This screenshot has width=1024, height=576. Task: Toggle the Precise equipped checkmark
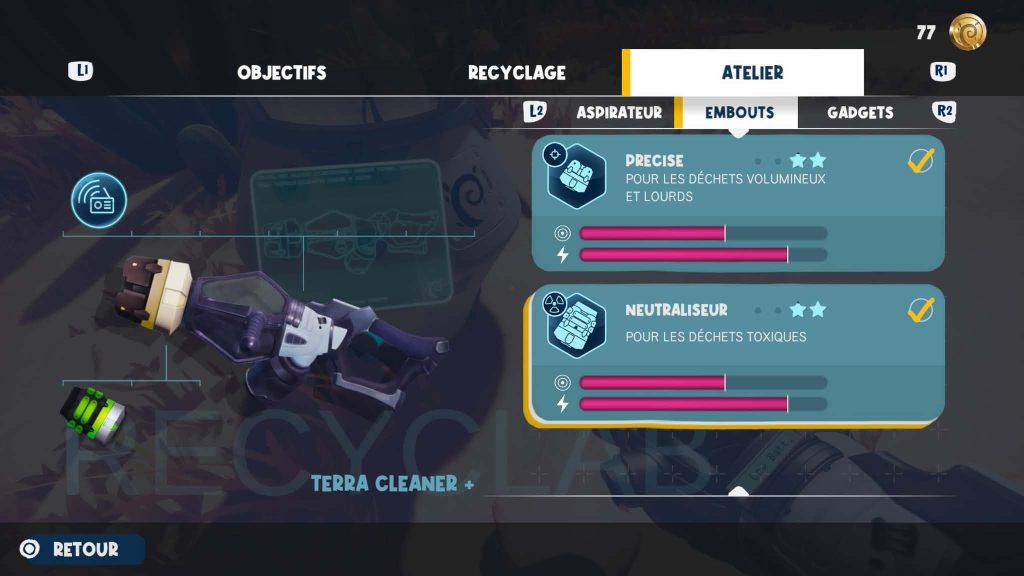pos(920,161)
